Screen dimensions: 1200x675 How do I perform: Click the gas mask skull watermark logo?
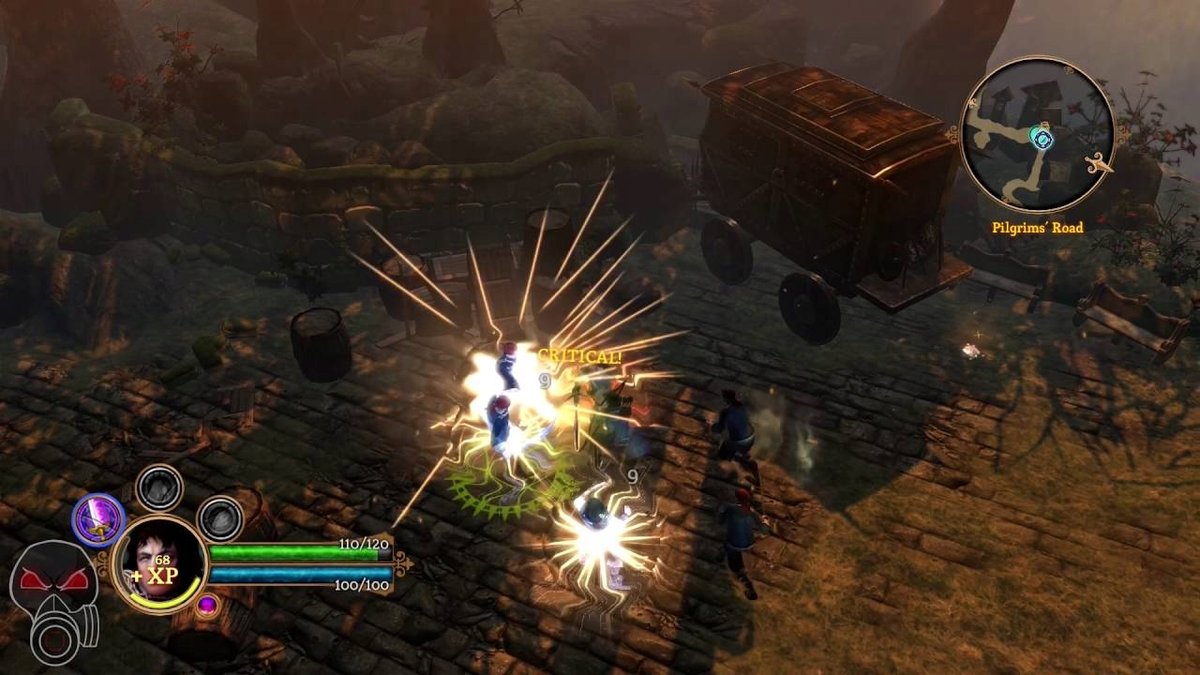[x=53, y=599]
